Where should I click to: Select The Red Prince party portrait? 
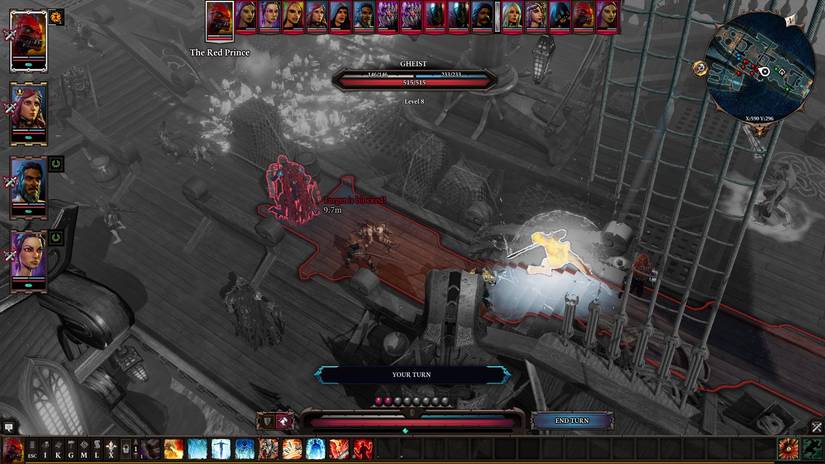click(x=28, y=41)
